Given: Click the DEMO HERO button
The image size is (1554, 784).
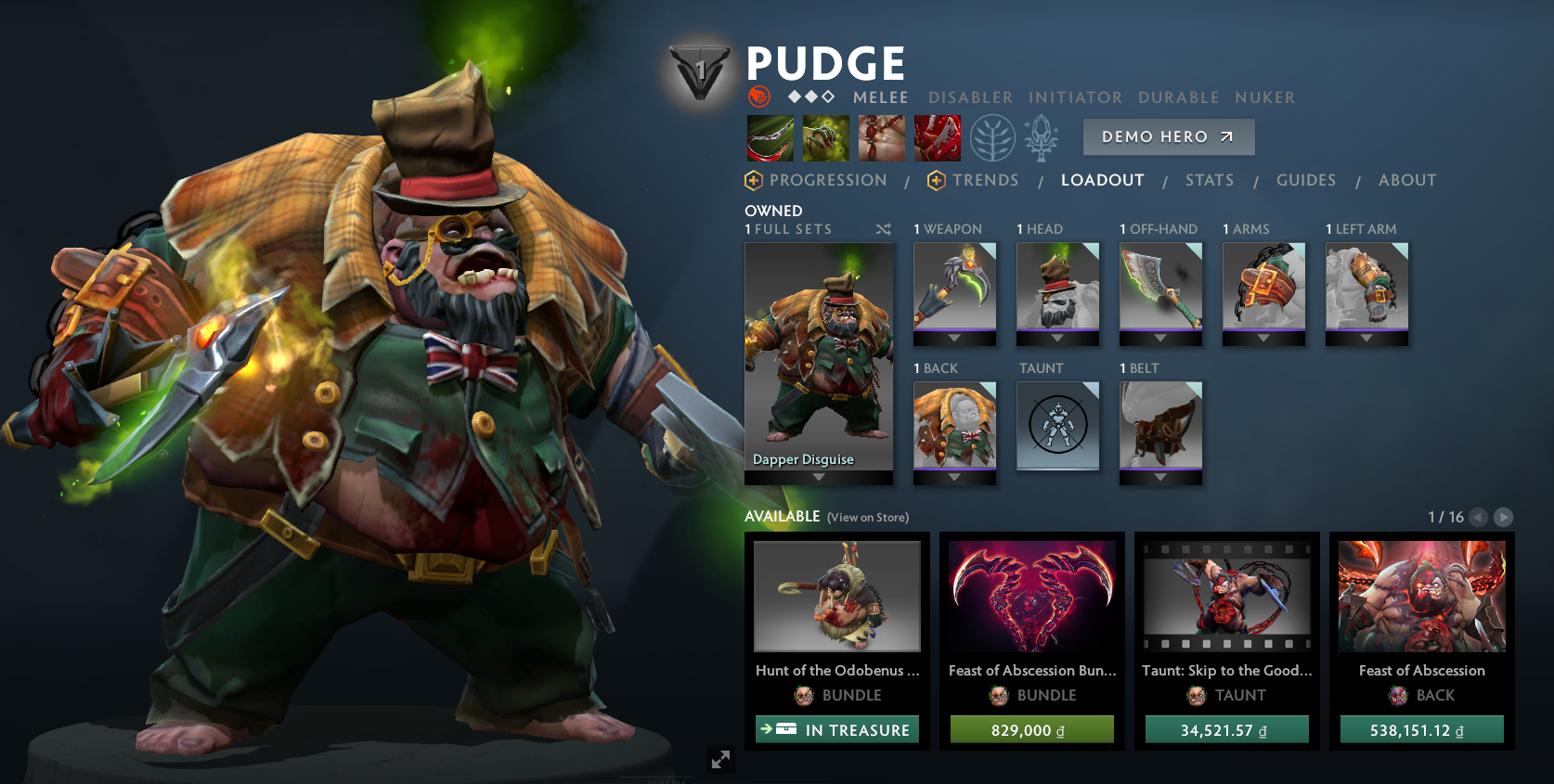Looking at the screenshot, I should pyautogui.click(x=1168, y=136).
